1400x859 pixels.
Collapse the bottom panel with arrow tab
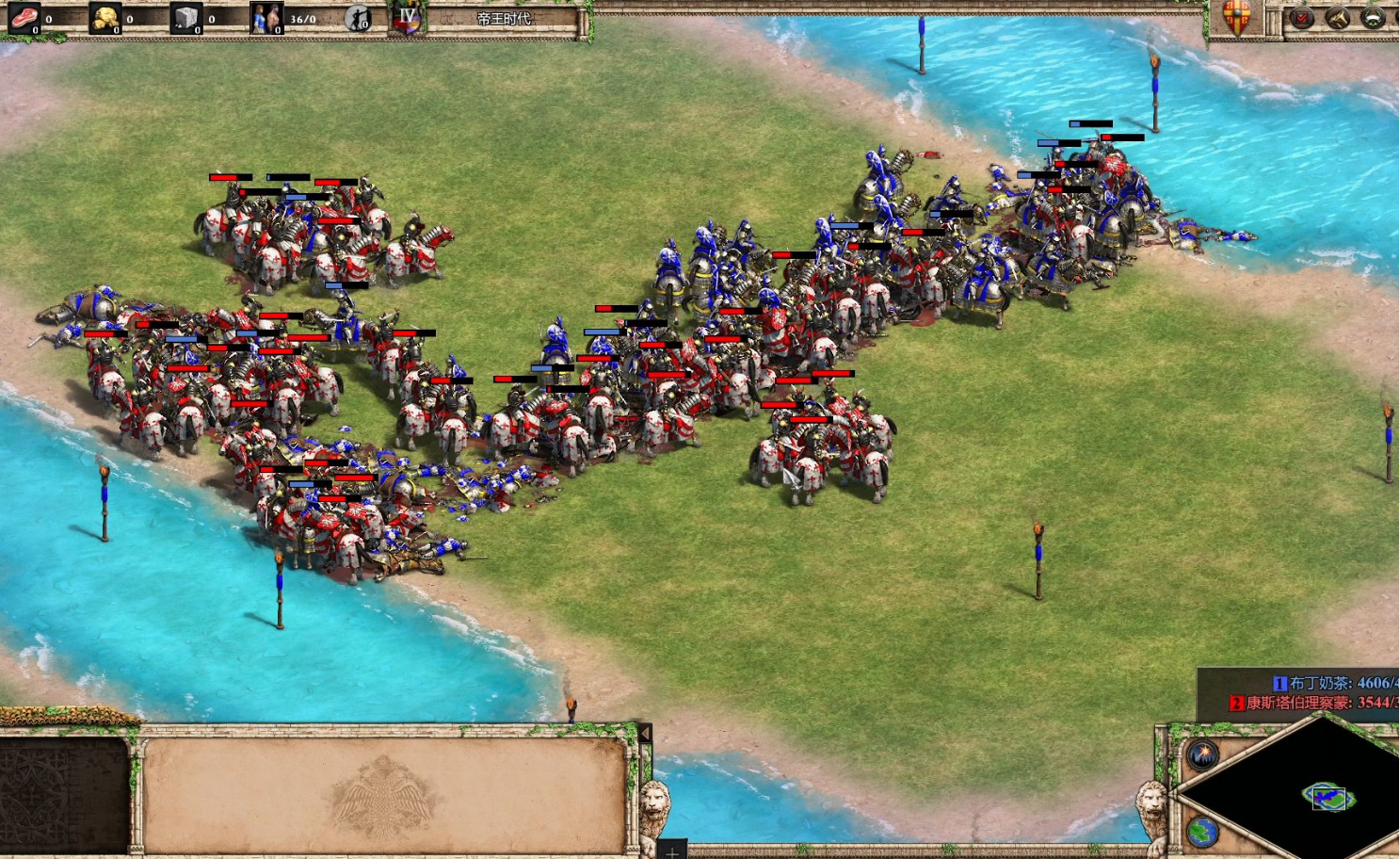(645, 733)
